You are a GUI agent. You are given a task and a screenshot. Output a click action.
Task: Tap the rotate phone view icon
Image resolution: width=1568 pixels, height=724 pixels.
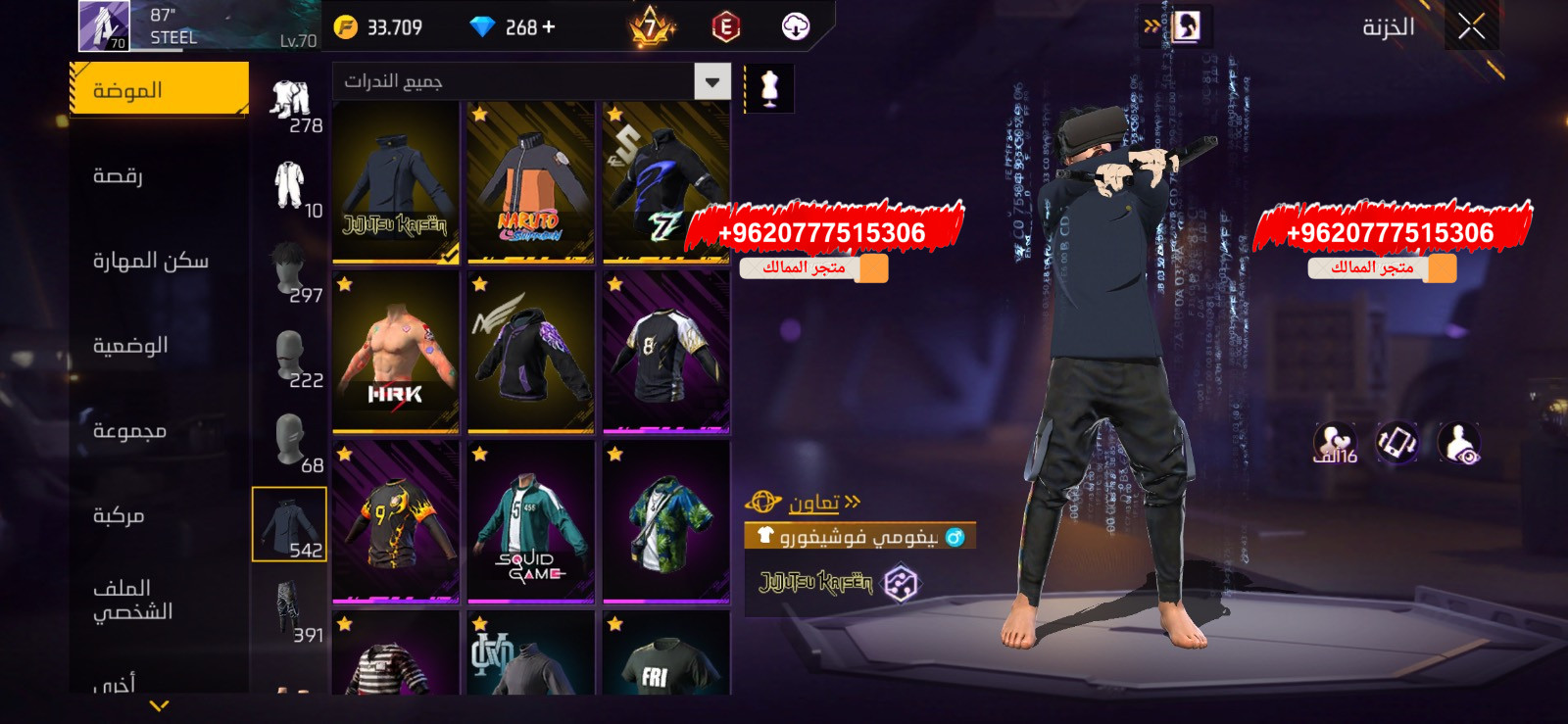[x=1396, y=443]
